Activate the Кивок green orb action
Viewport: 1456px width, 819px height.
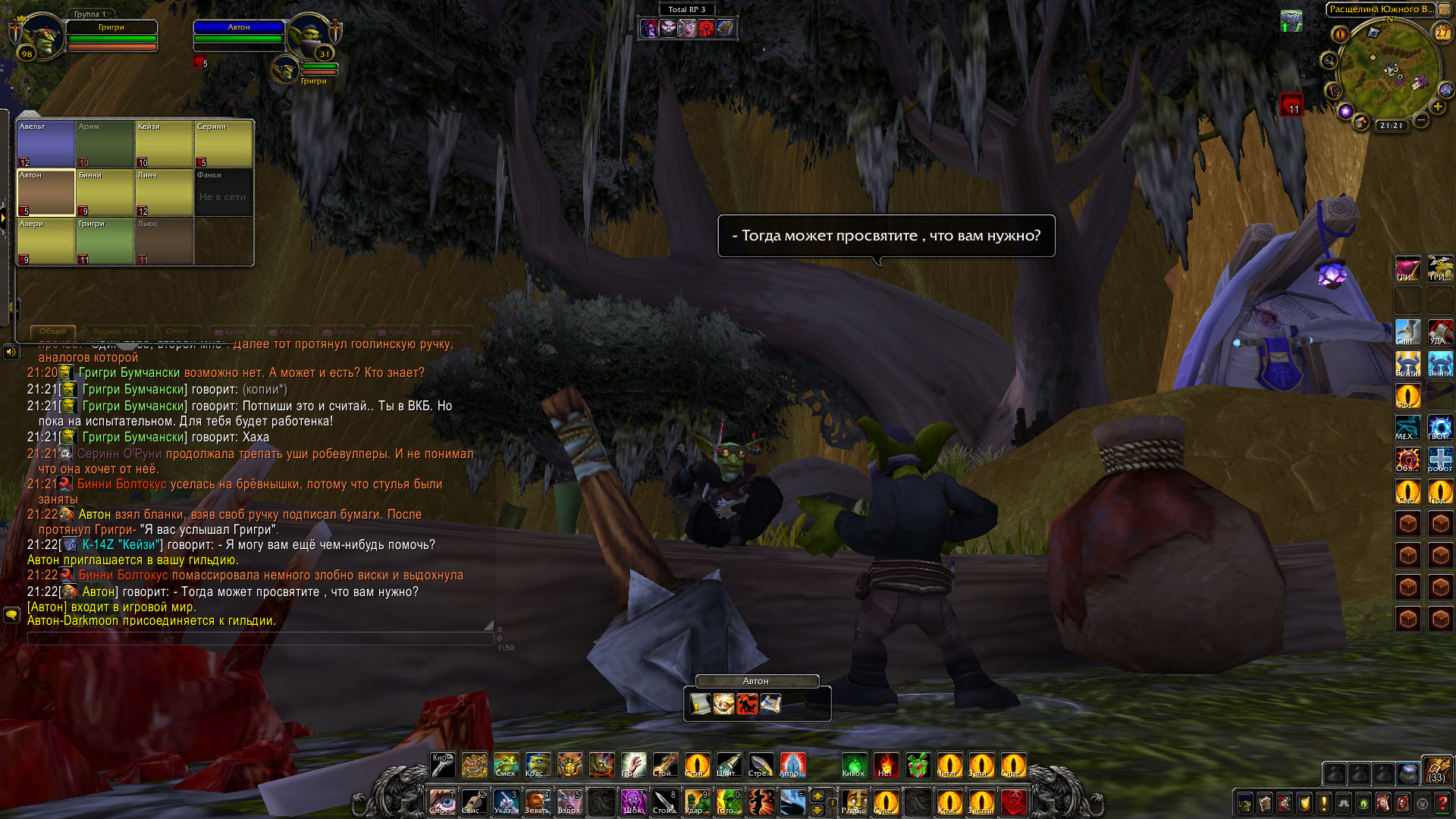tap(854, 766)
